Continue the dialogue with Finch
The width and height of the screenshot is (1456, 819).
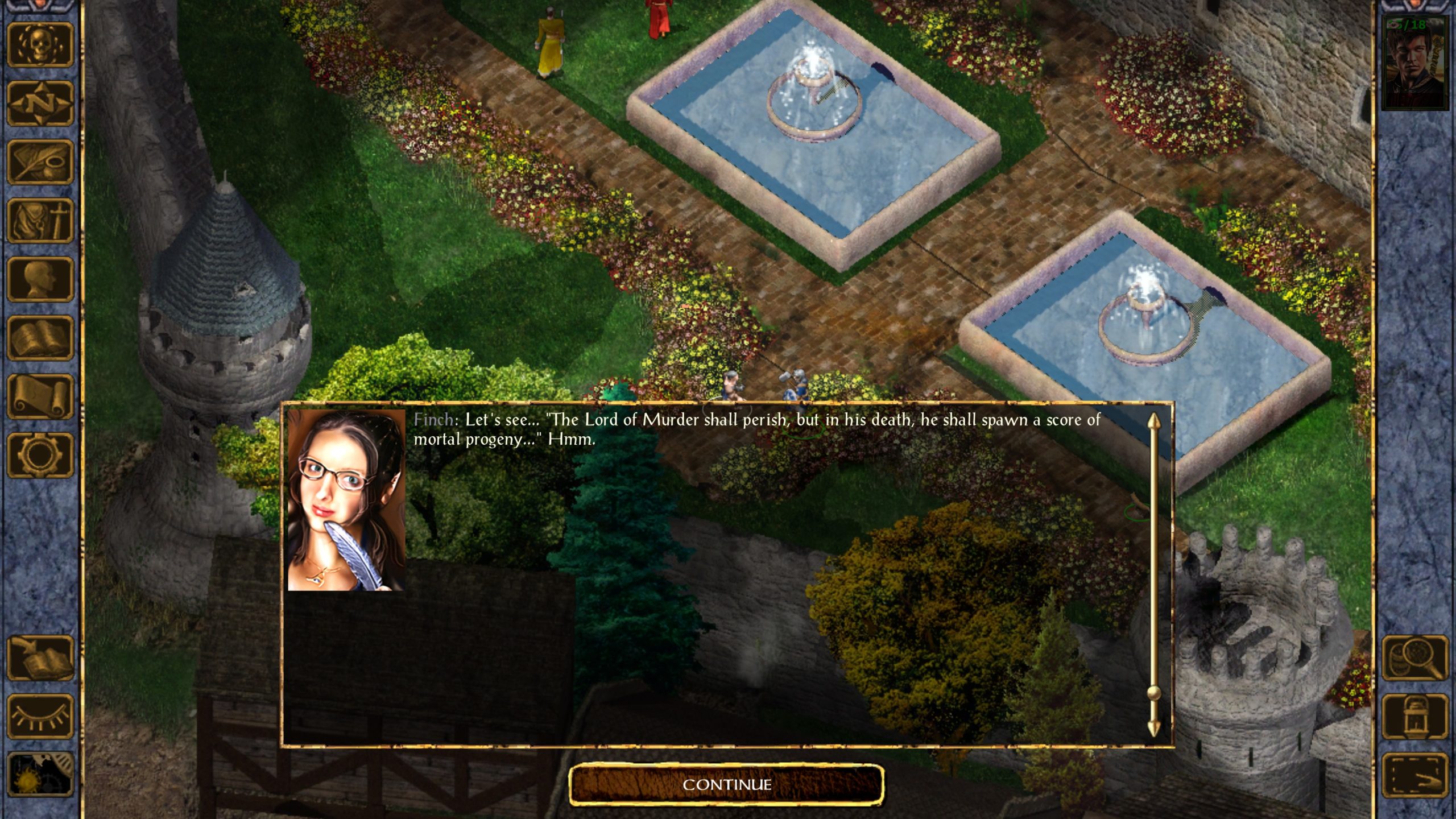726,785
